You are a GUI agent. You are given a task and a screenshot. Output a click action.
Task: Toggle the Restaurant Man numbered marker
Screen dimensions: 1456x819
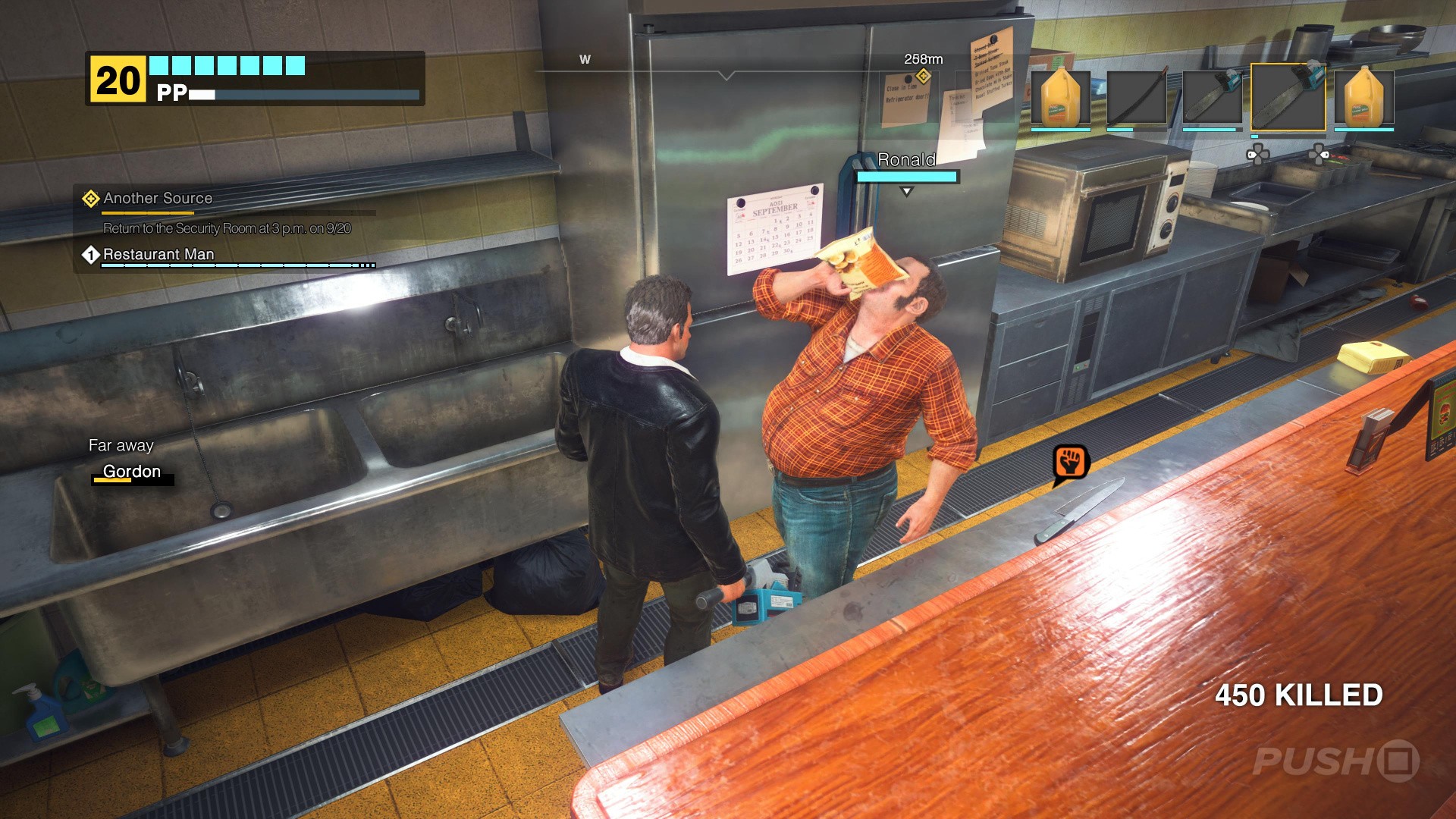91,256
